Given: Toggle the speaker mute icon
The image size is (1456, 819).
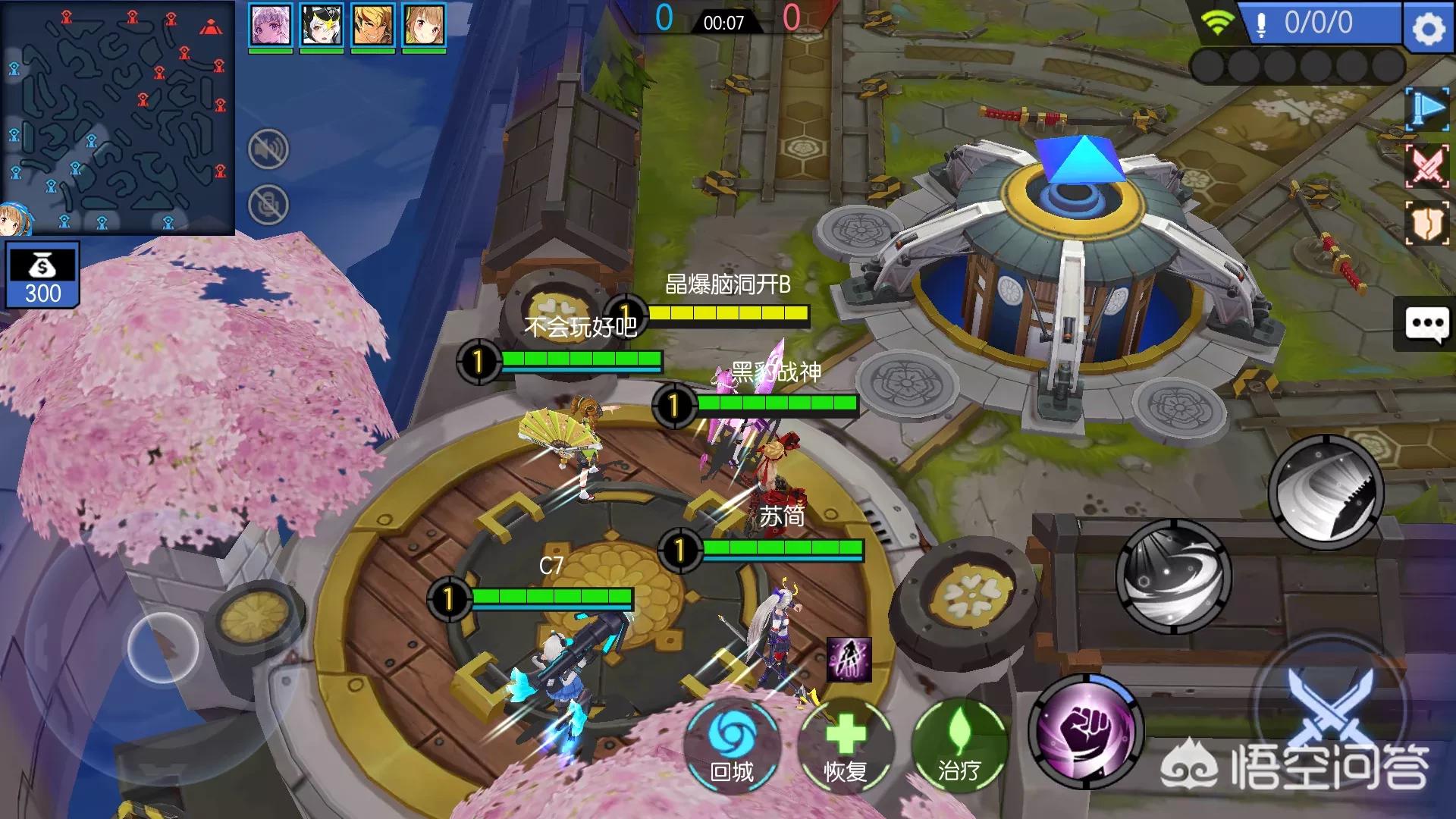Looking at the screenshot, I should pos(268,149).
